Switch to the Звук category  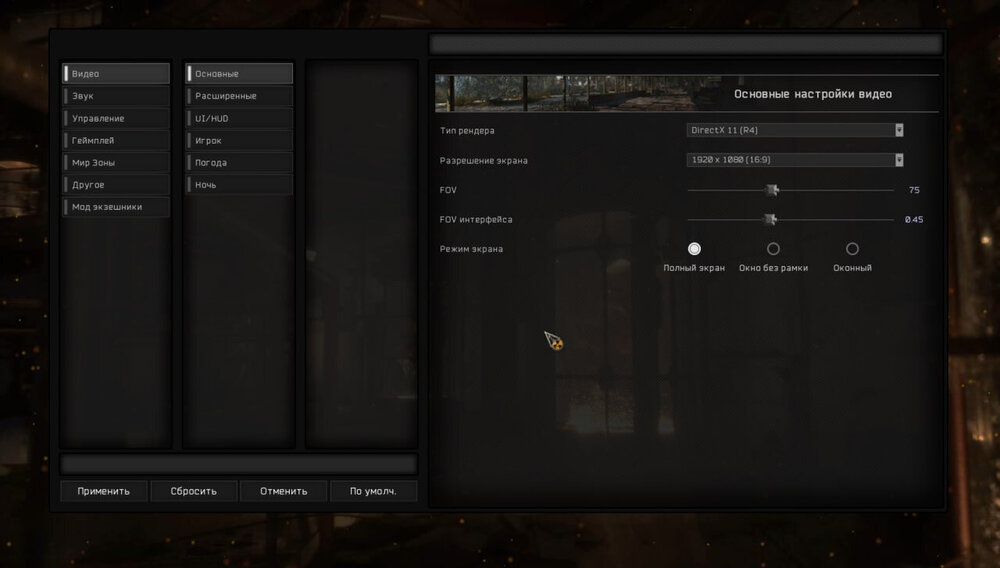[116, 96]
